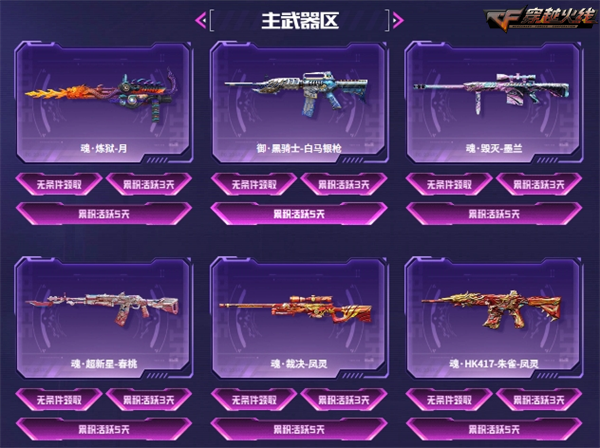Go to the previous weapon zone with the left arrow

(202, 19)
